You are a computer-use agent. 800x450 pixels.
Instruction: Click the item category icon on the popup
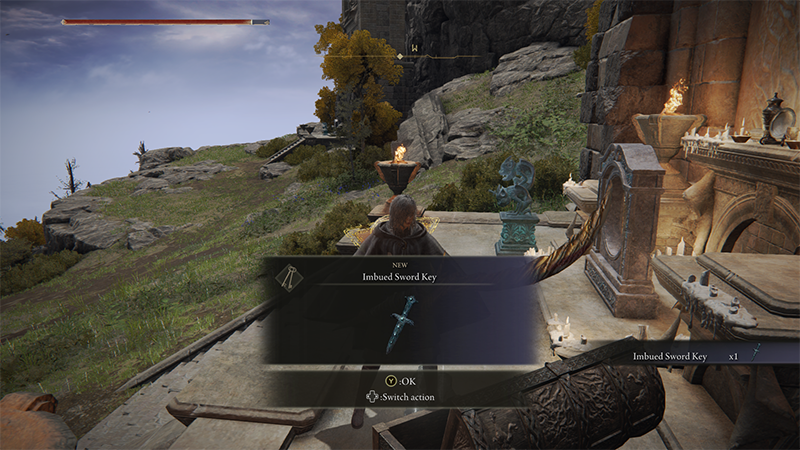[x=286, y=278]
